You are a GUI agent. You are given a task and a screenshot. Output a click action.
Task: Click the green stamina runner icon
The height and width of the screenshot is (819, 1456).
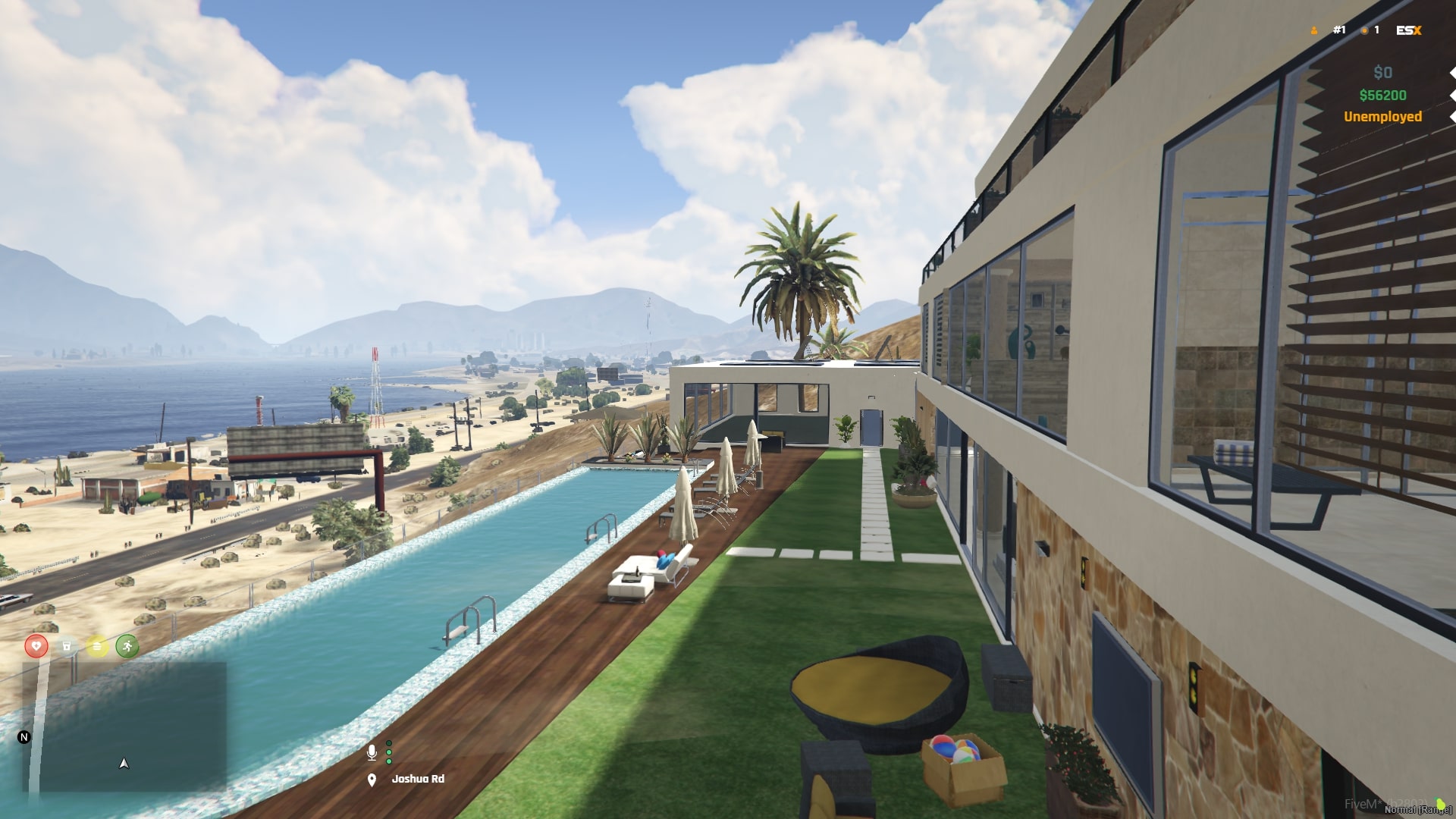click(x=126, y=648)
